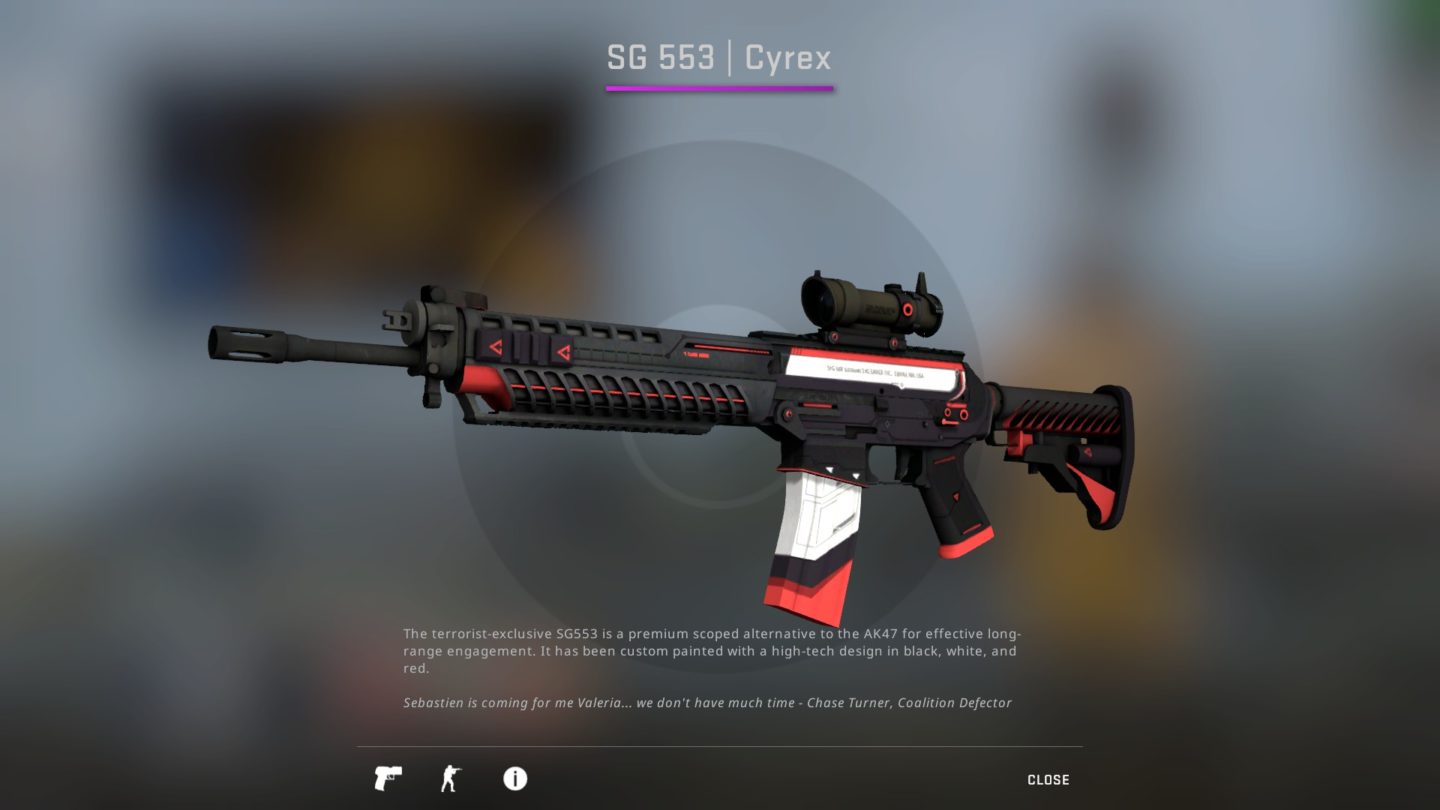1440x810 pixels.
Task: Click the muzzle brake of the rifle
Action: tap(245, 345)
